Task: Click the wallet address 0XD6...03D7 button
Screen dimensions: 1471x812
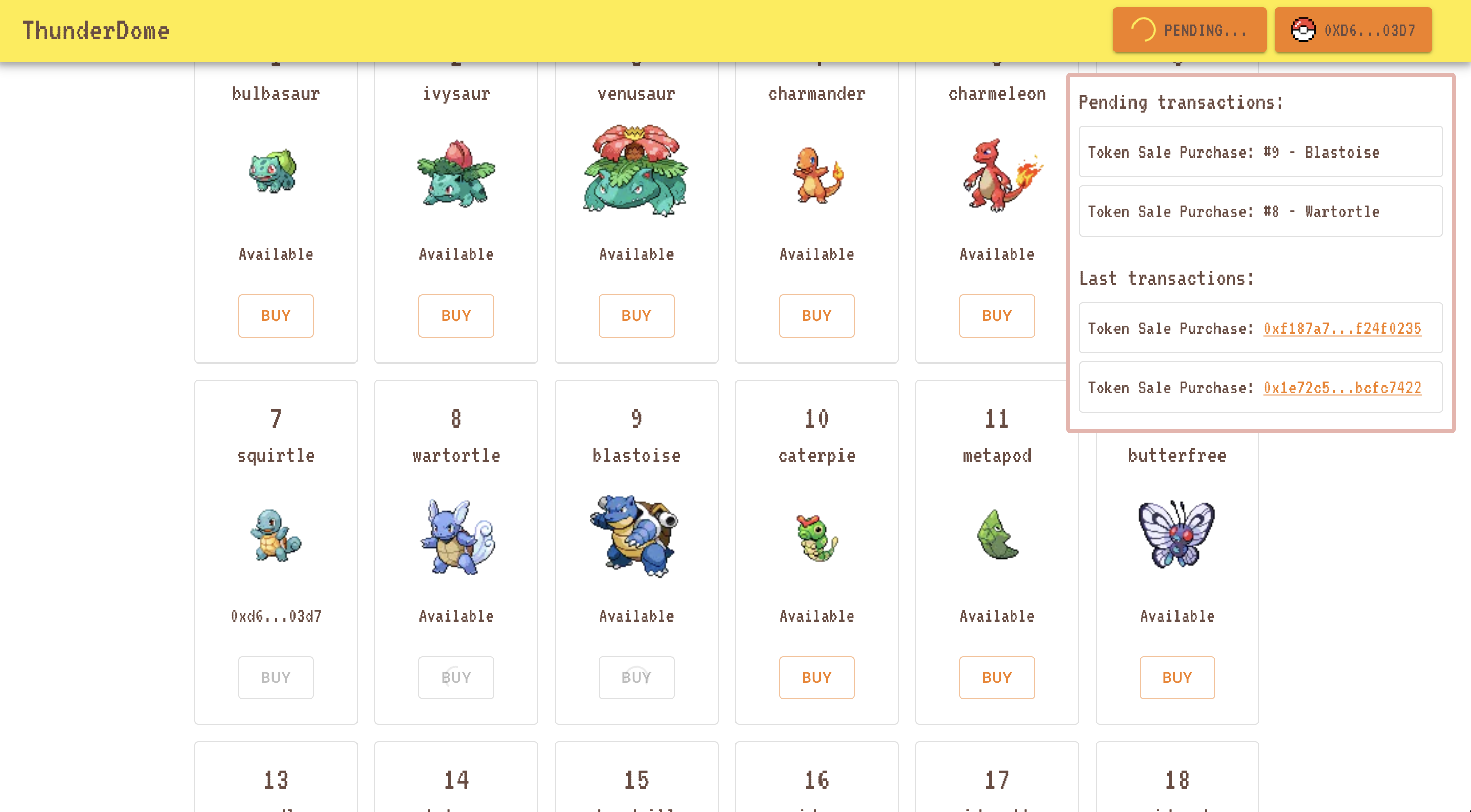Action: pos(1353,30)
